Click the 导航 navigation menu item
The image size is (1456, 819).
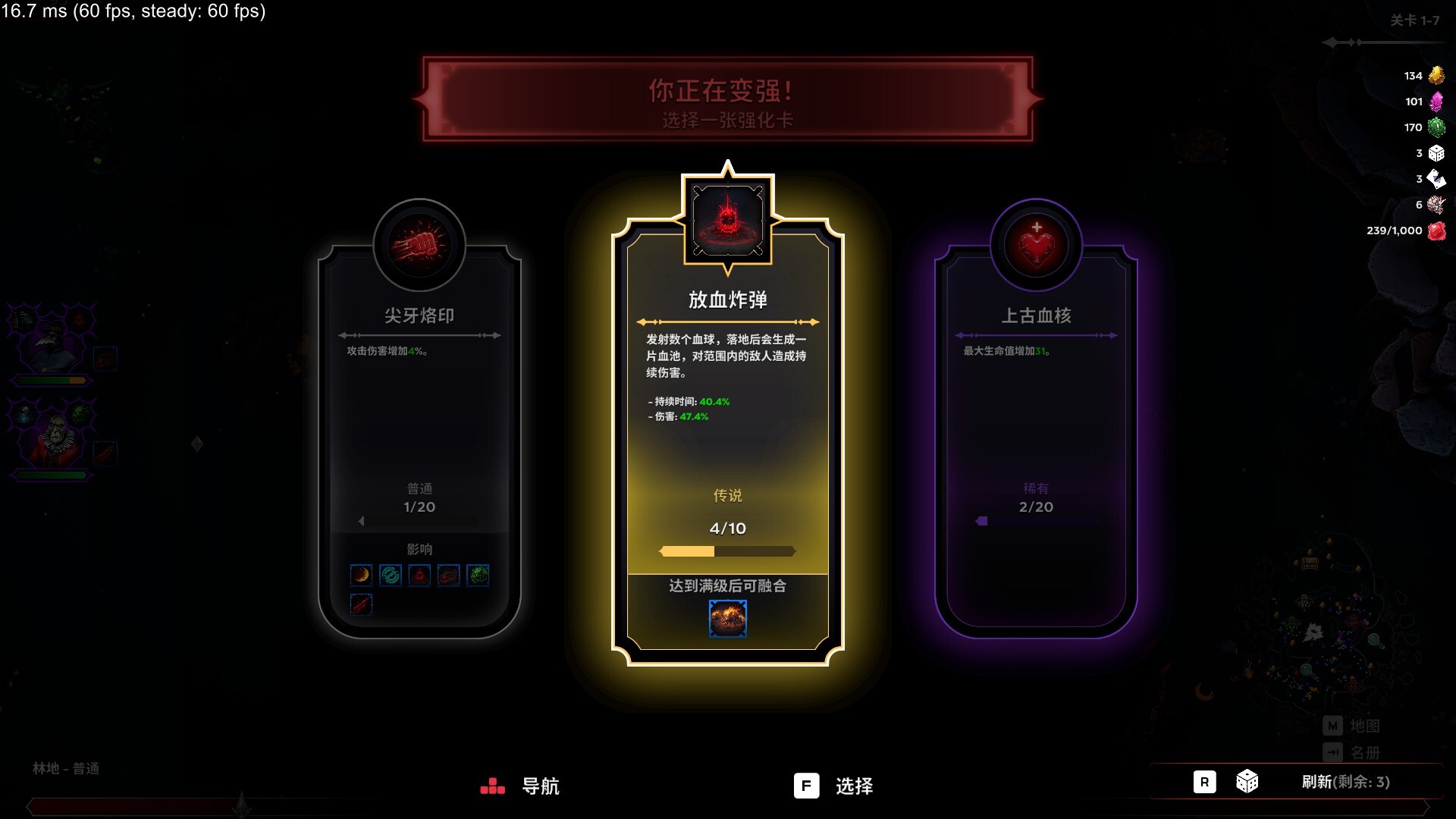540,787
